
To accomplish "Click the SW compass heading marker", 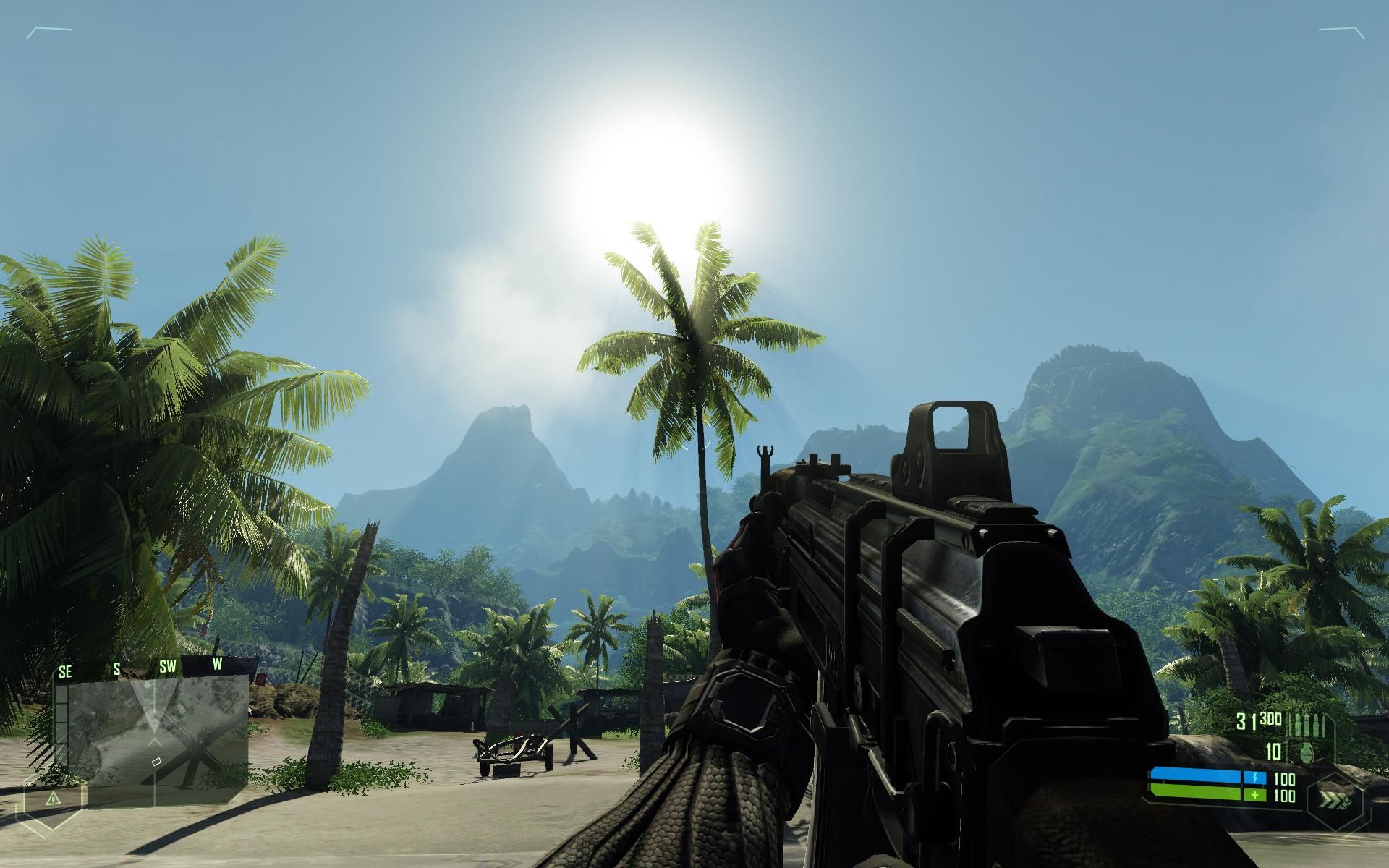I will [x=168, y=667].
